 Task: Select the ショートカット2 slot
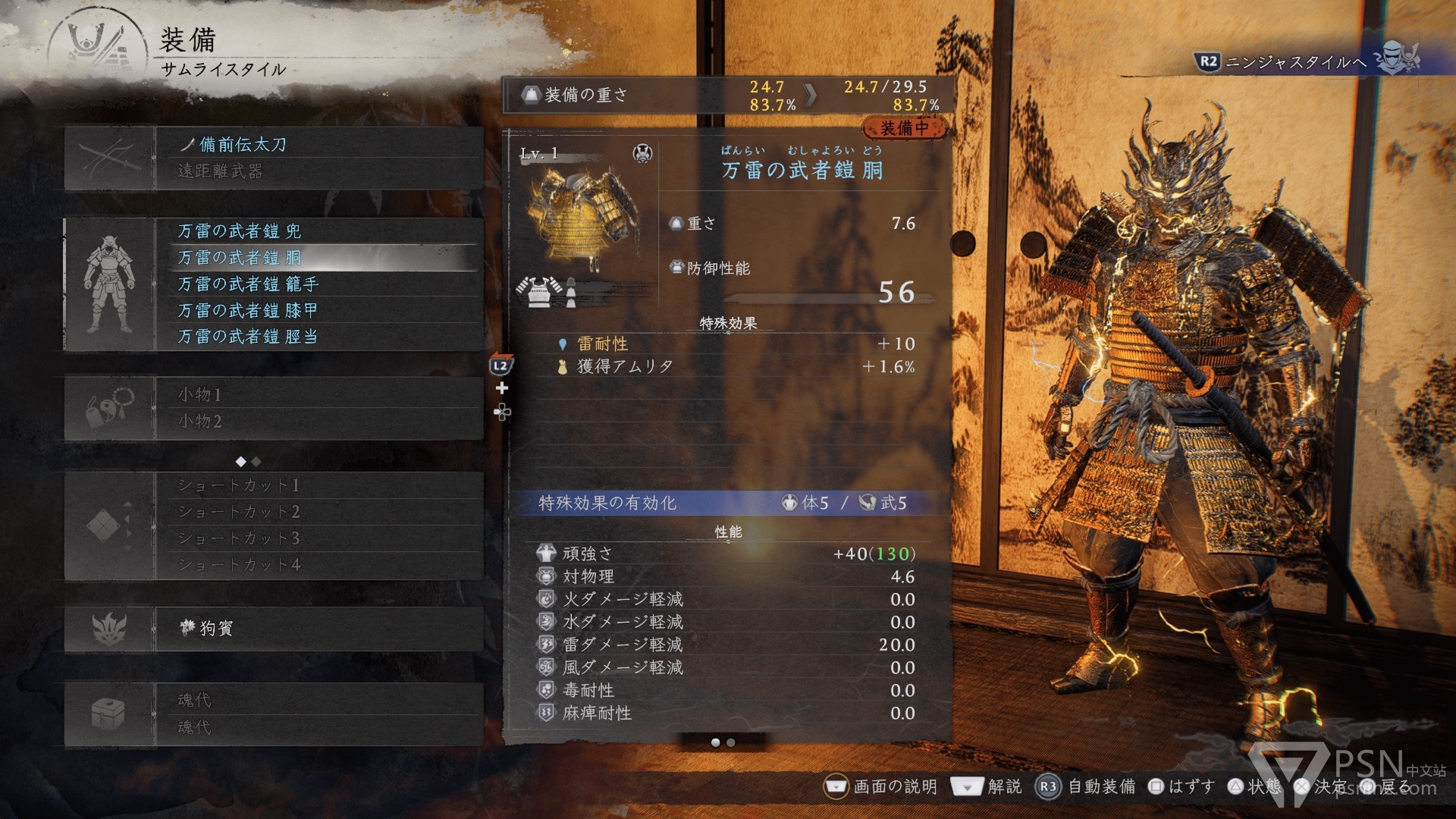(x=318, y=512)
